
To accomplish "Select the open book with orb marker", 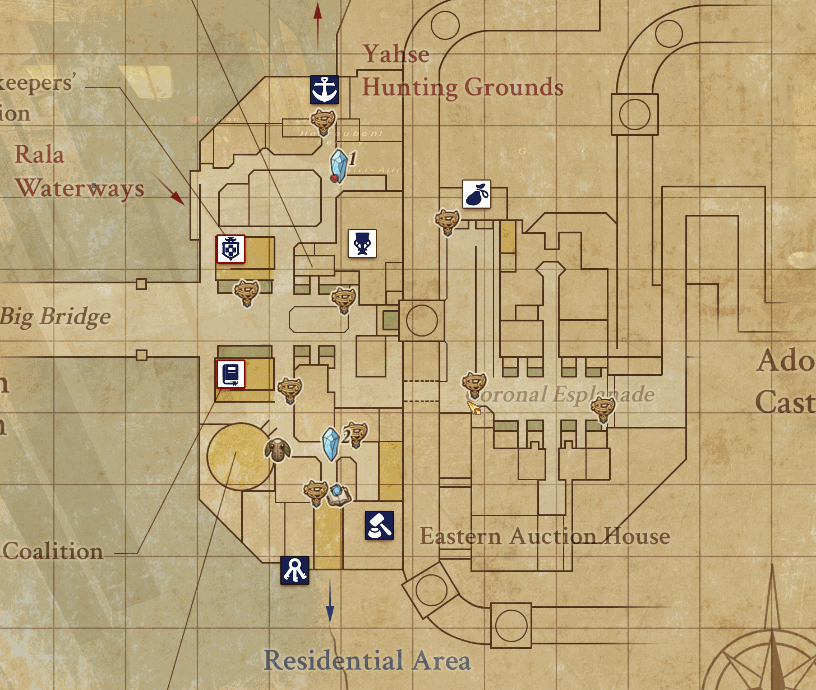I will point(340,494).
